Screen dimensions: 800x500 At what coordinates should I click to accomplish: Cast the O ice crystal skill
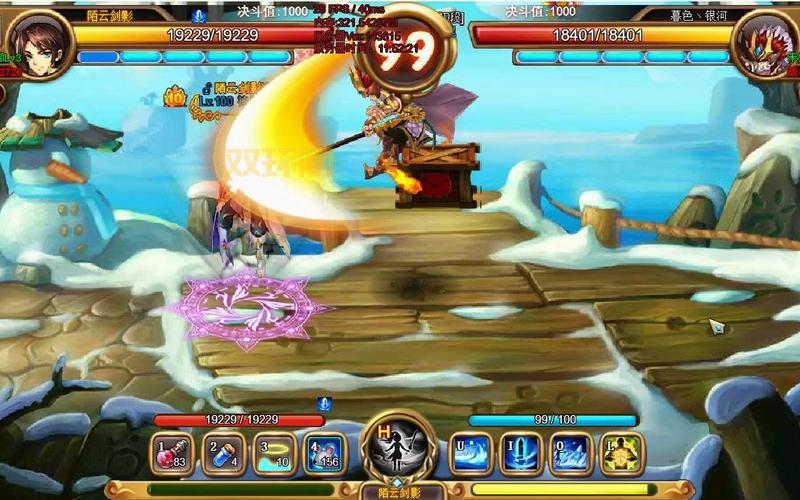coord(571,453)
